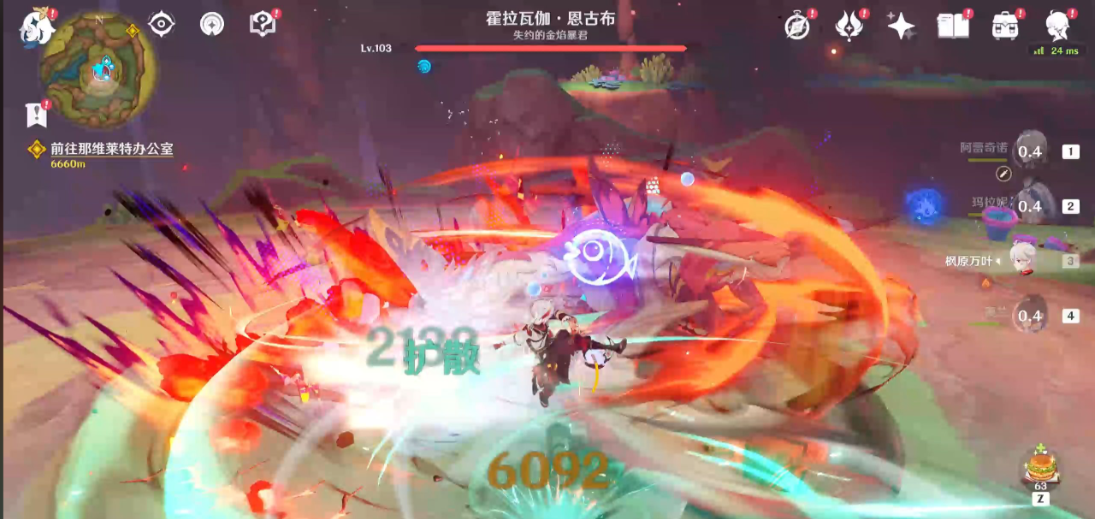
Task: Open the winged battle pass icon
Action: point(850,26)
